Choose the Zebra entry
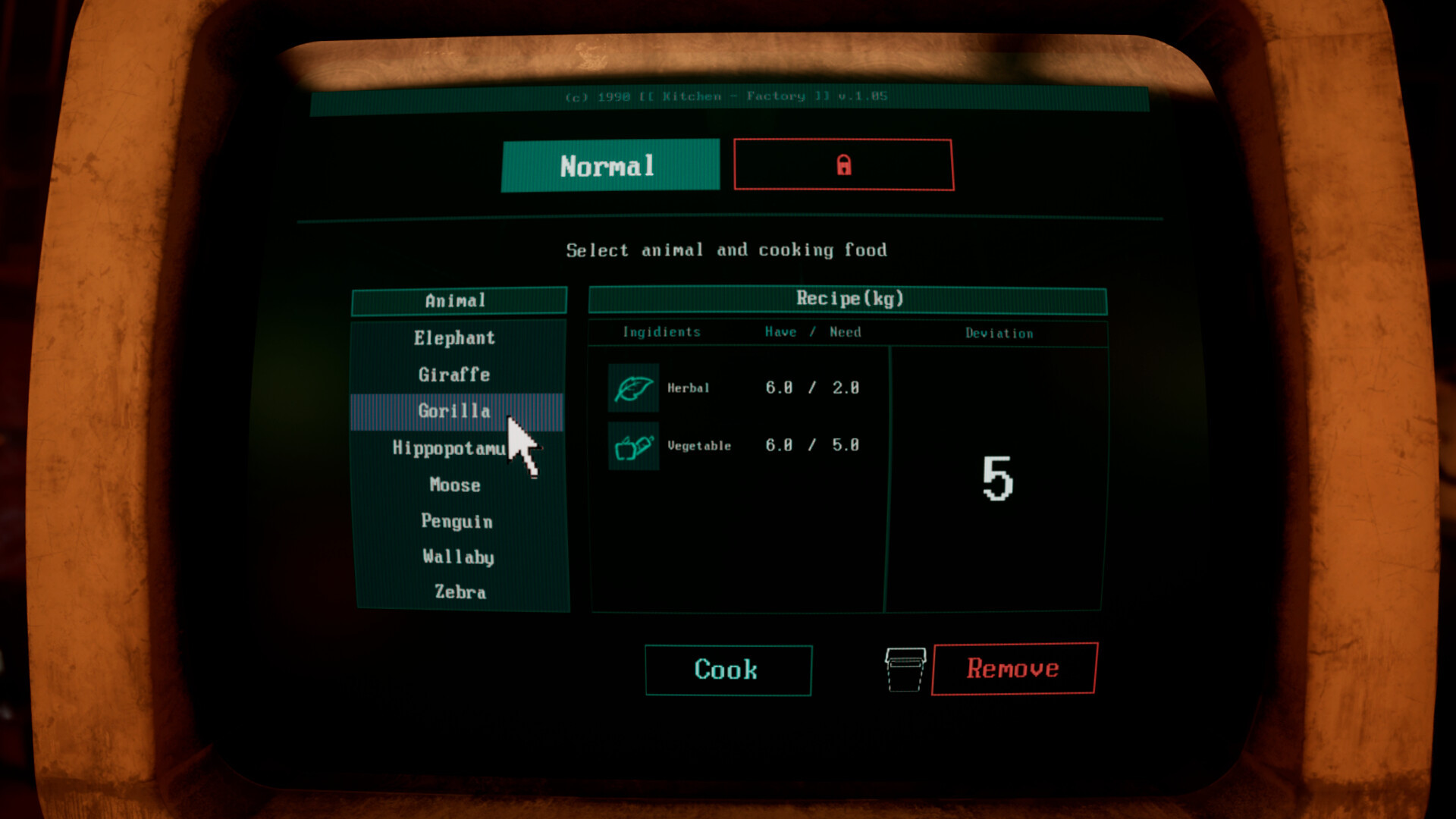The height and width of the screenshot is (819, 1456). (x=460, y=592)
